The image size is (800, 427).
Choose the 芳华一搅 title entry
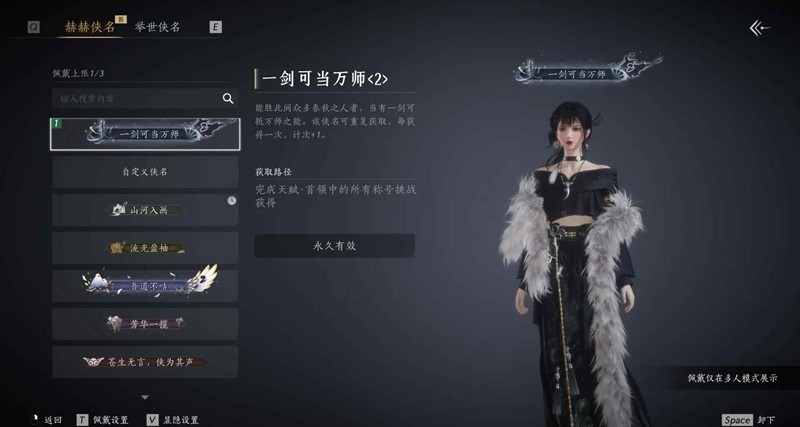point(145,323)
